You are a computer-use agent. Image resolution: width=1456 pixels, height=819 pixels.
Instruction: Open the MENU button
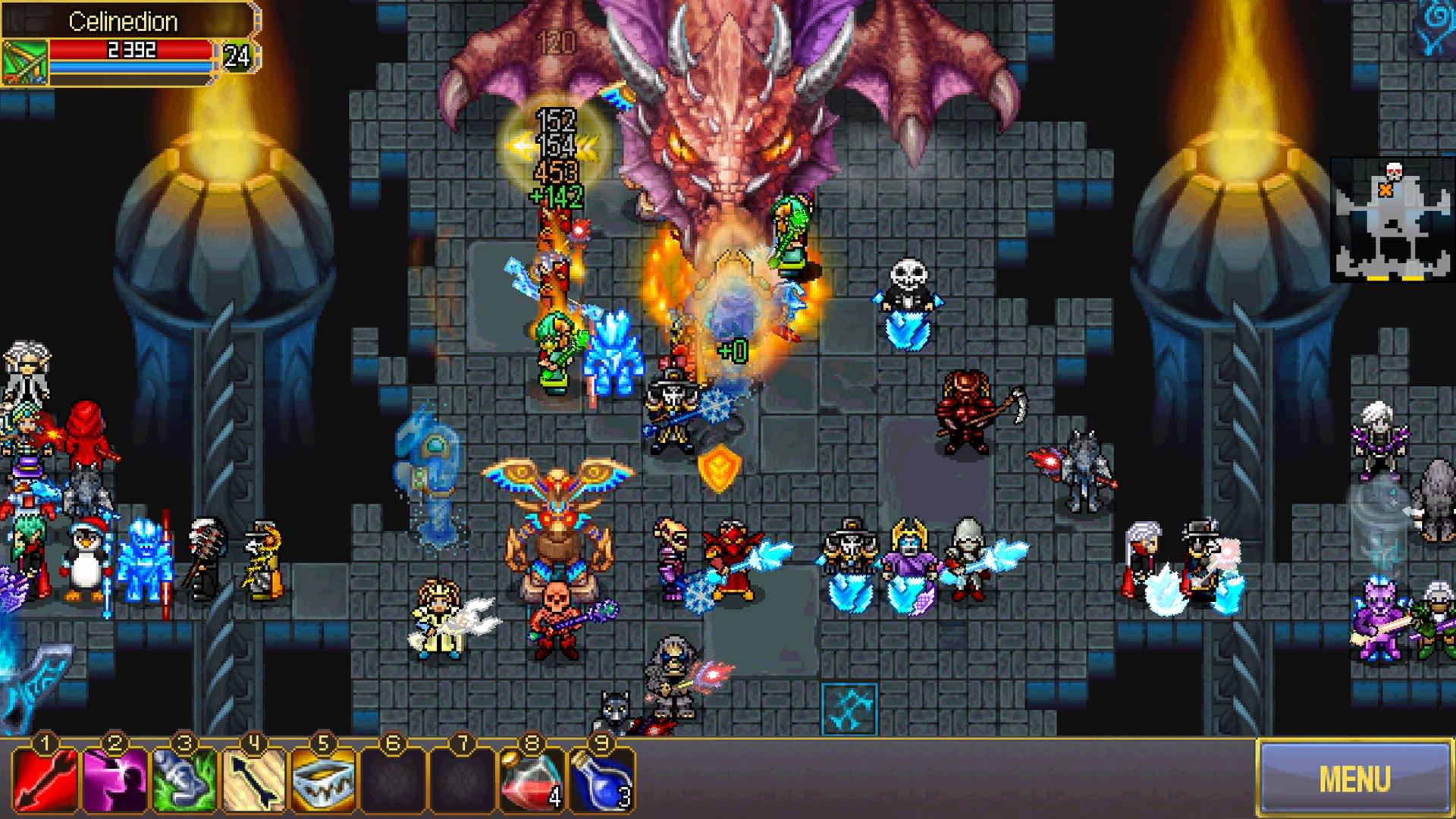(1354, 778)
